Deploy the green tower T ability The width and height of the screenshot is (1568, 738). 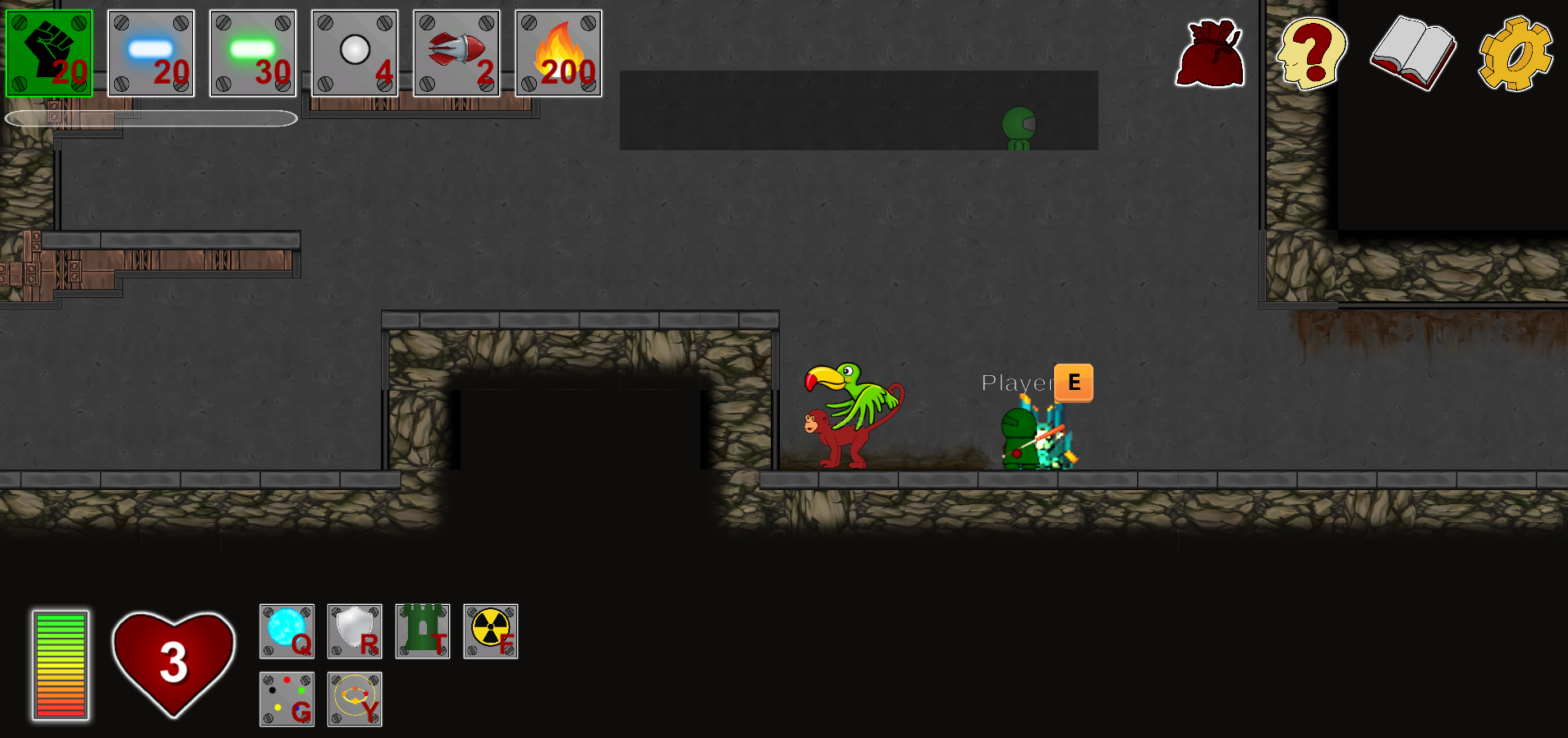click(423, 631)
